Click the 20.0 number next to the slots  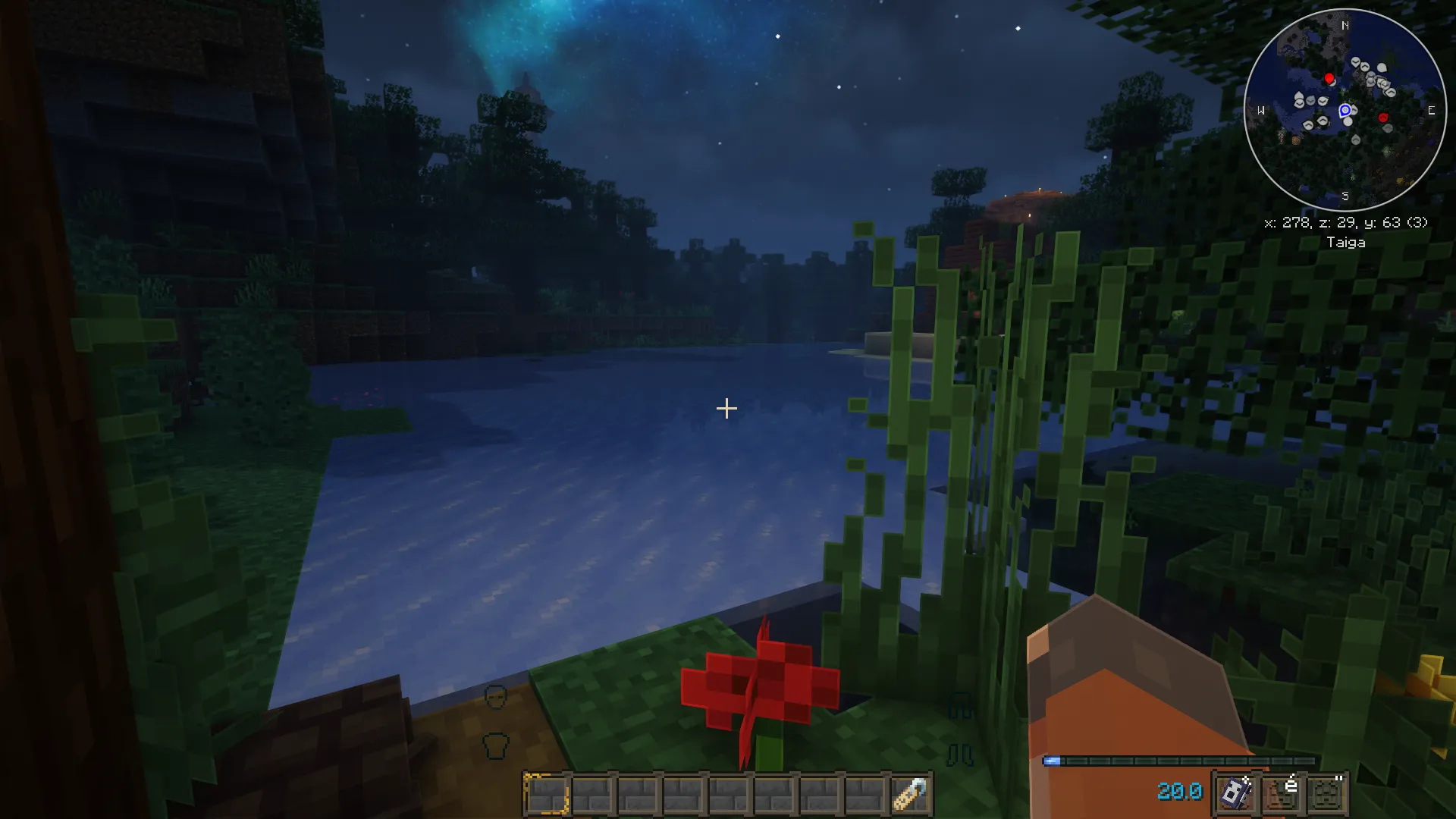1179,792
